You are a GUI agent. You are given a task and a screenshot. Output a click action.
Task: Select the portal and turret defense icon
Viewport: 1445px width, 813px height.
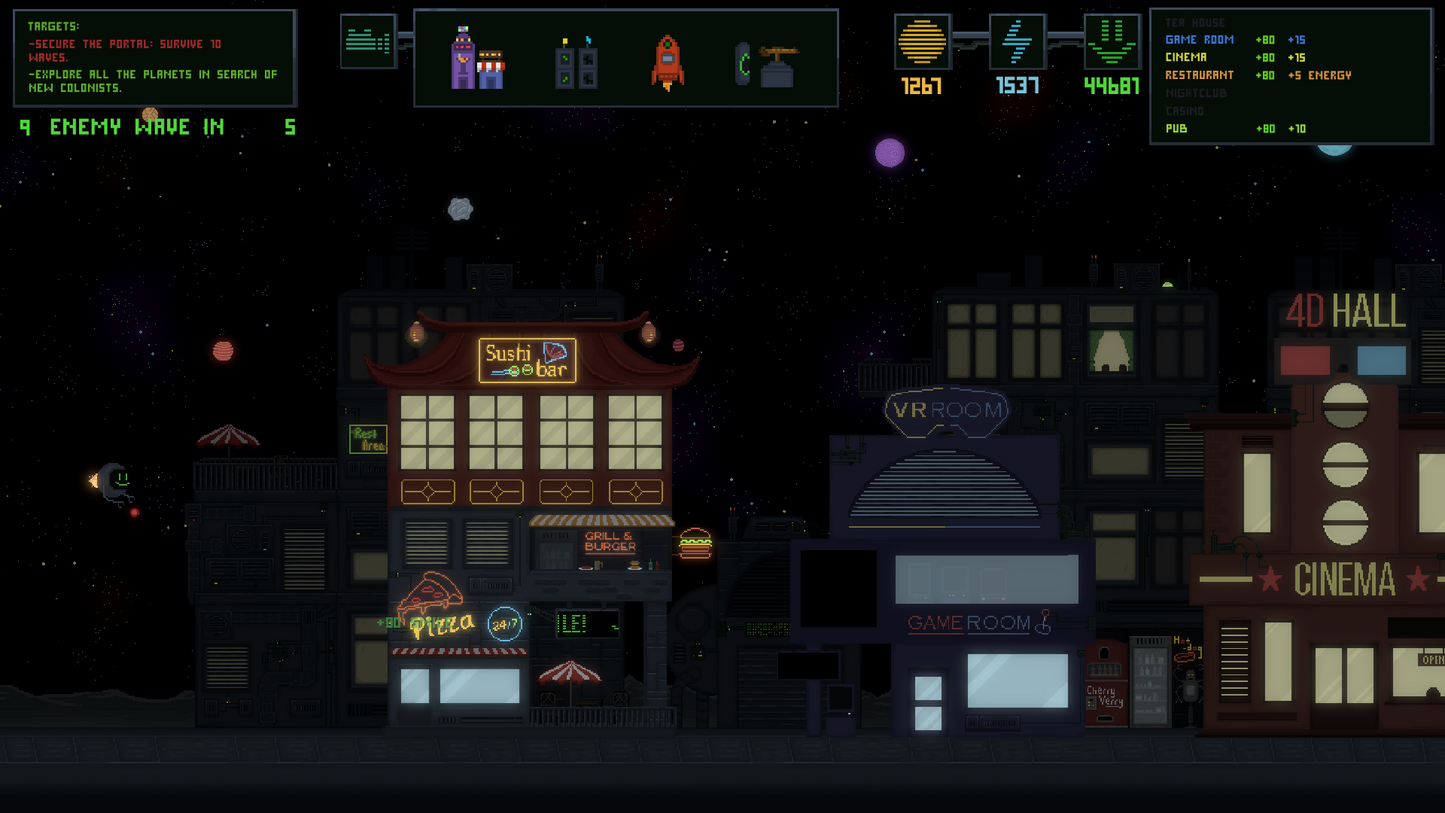pos(766,64)
